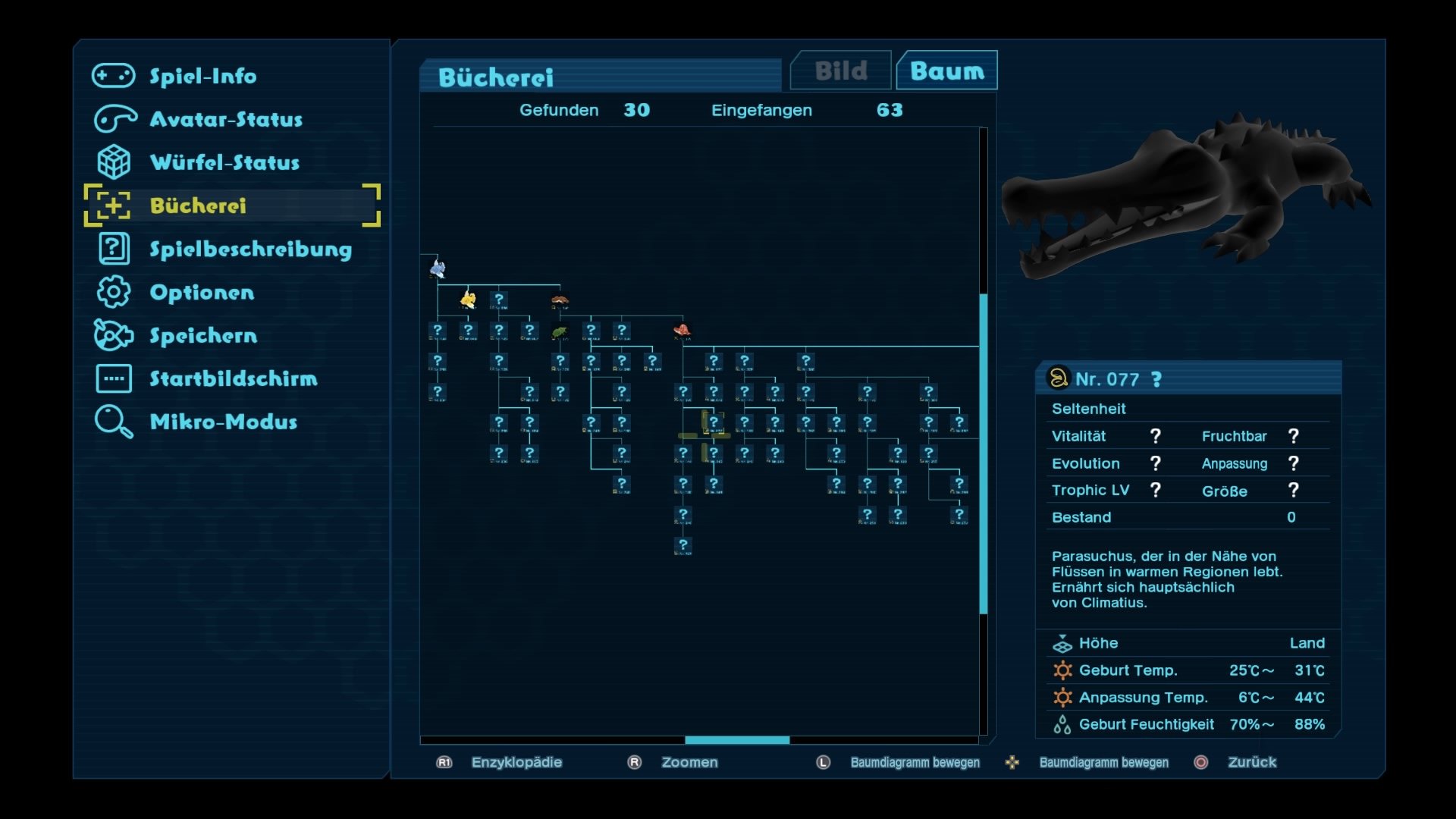The width and height of the screenshot is (1456, 819).
Task: Select the blue creature node atop the tree
Action: tap(438, 268)
